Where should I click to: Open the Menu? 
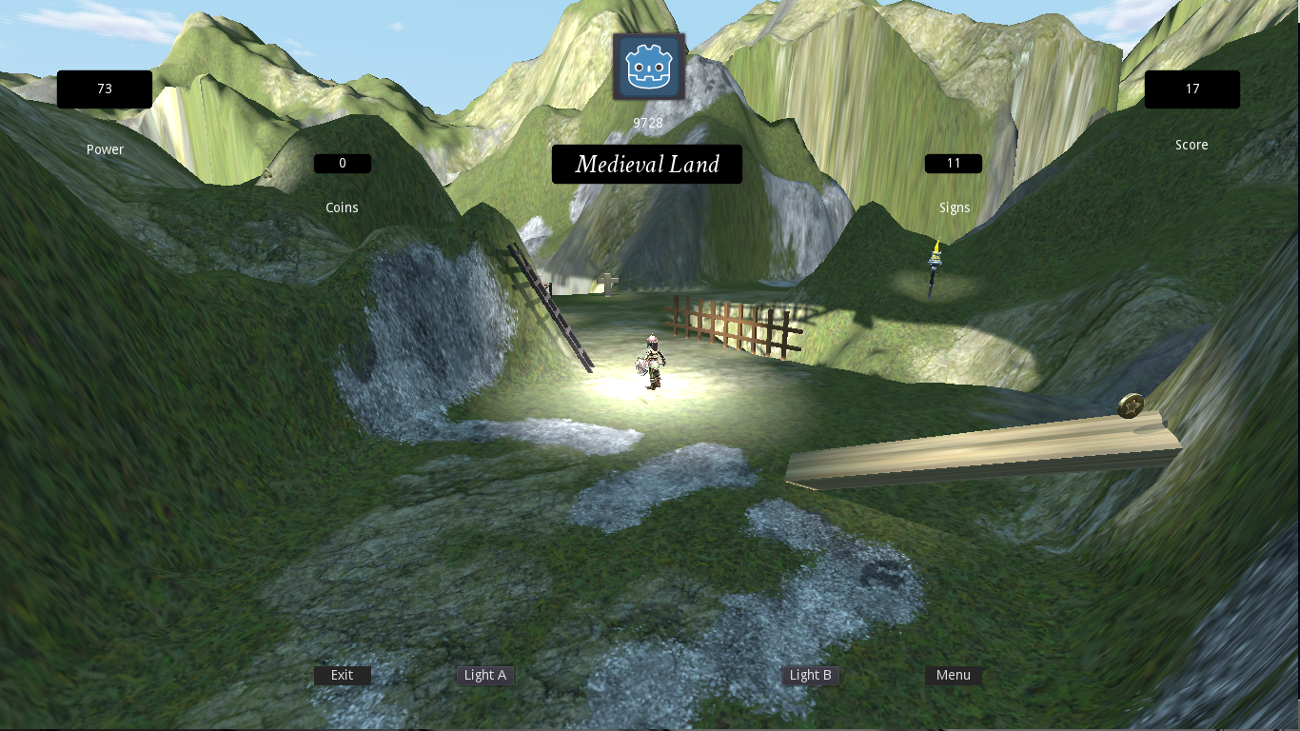click(x=952, y=675)
